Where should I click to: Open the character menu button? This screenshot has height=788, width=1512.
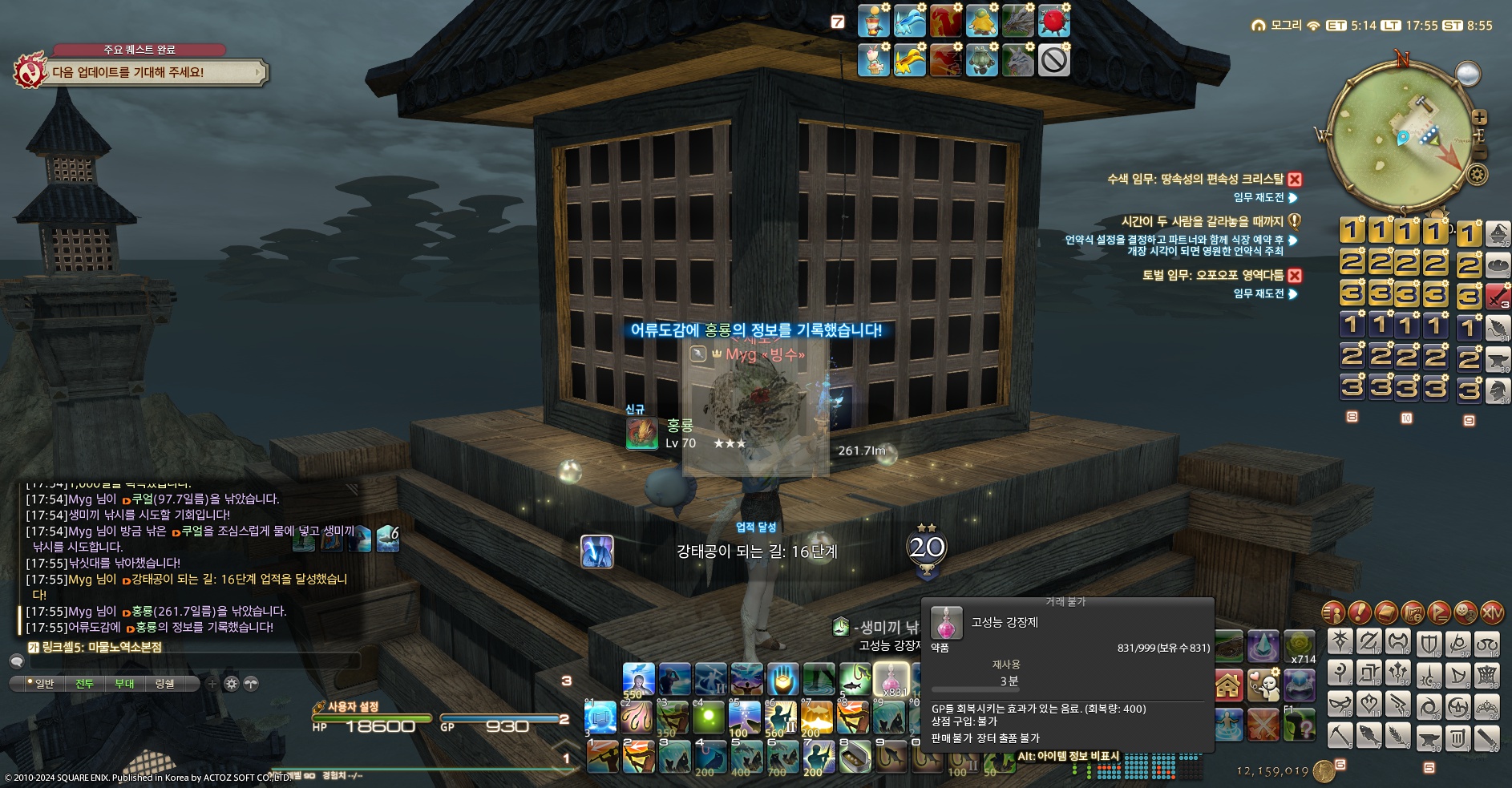pyautogui.click(x=1333, y=613)
